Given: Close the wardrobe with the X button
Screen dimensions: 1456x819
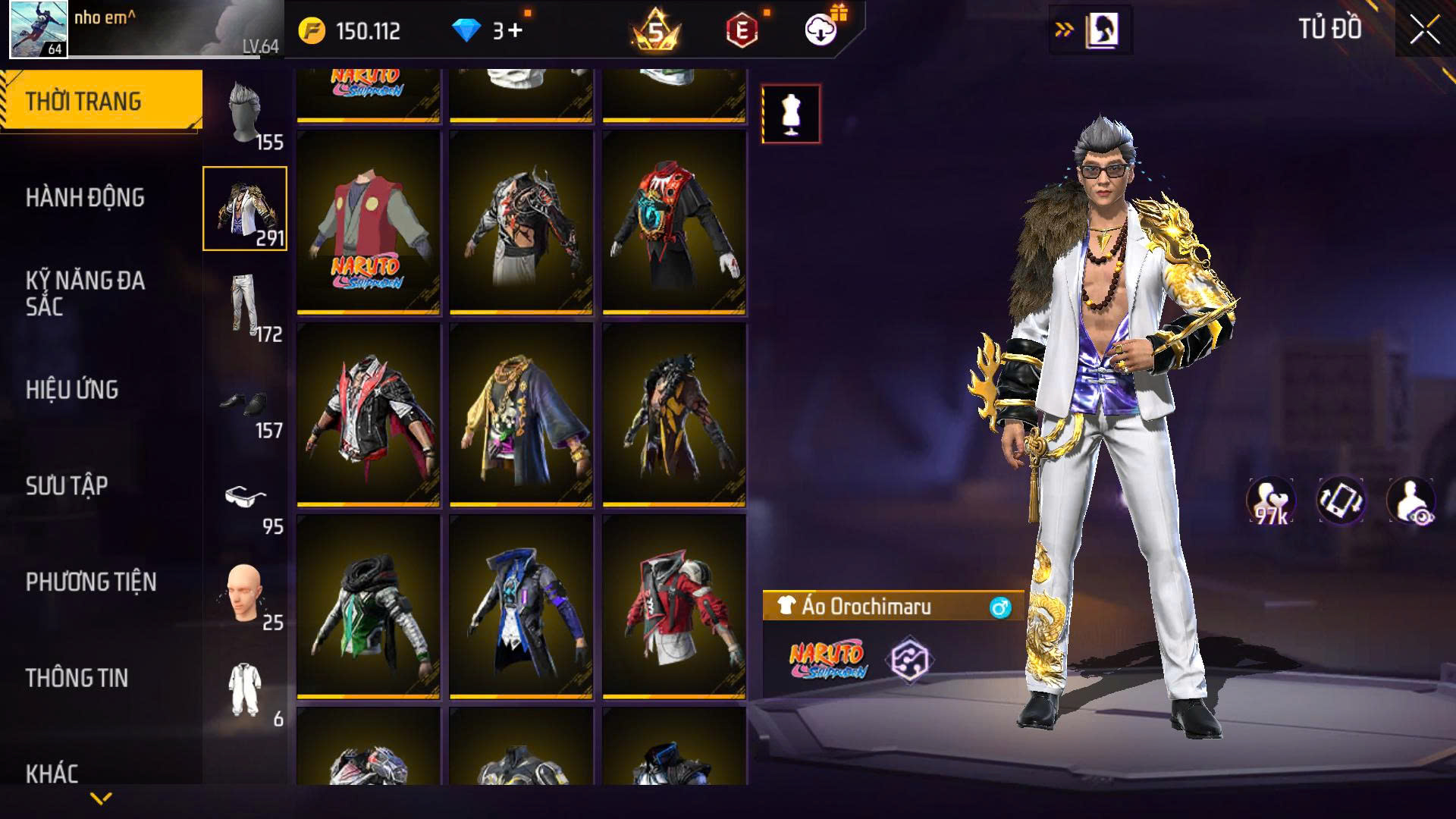Looking at the screenshot, I should (1424, 31).
